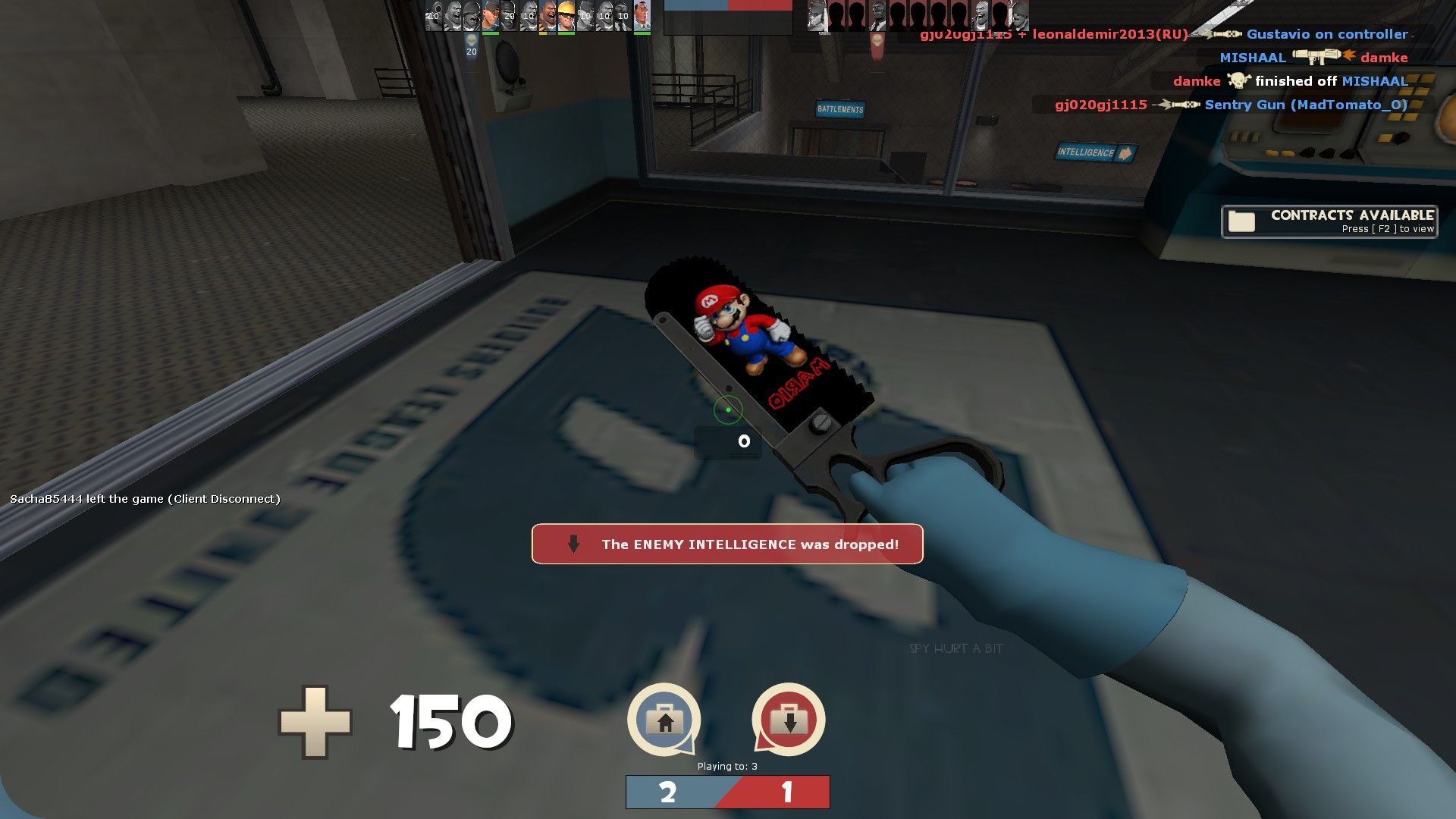
Task: Select the BATTLEMENTS sign label
Action: pyautogui.click(x=840, y=108)
